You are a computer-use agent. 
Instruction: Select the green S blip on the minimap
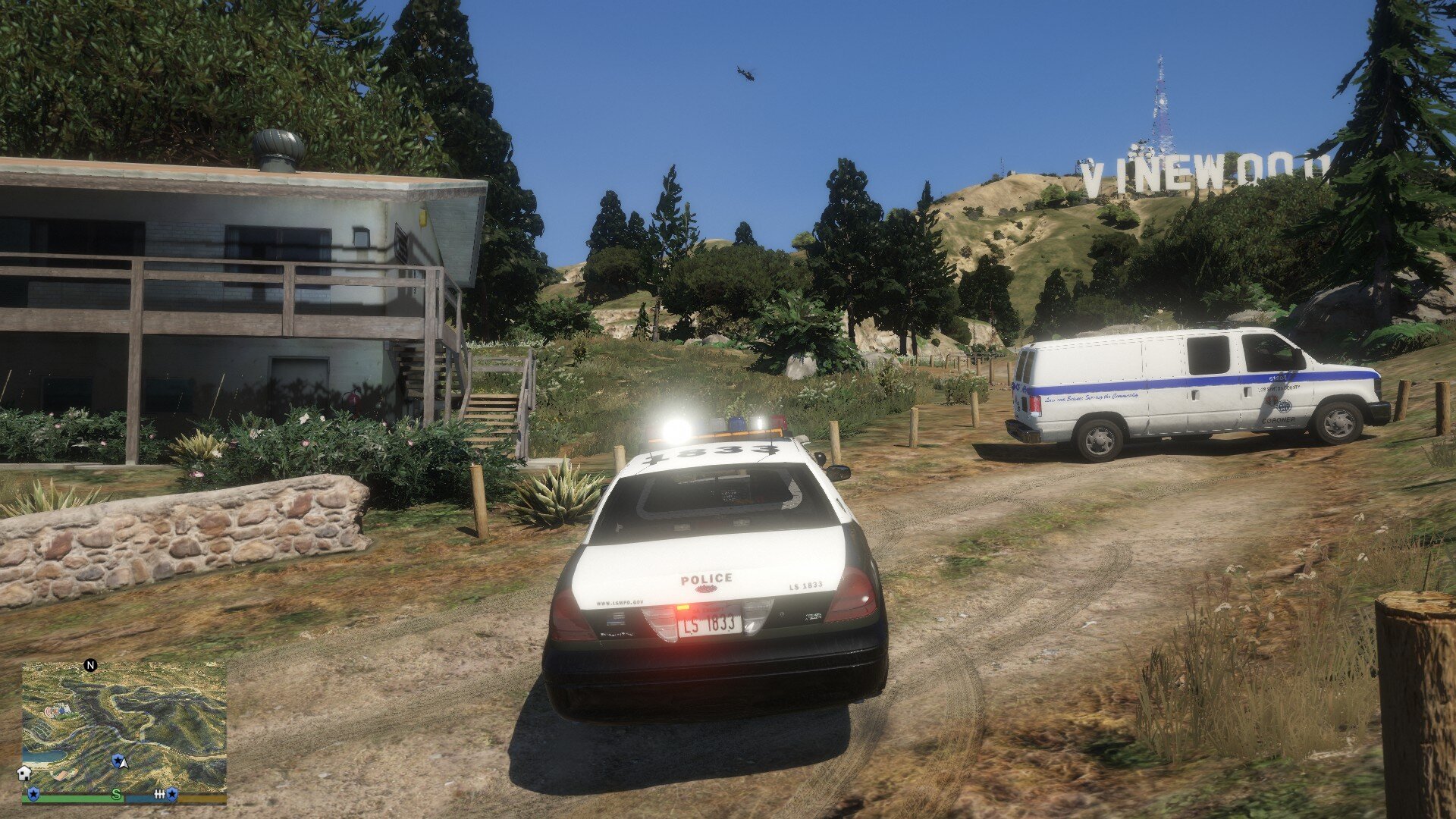click(116, 795)
